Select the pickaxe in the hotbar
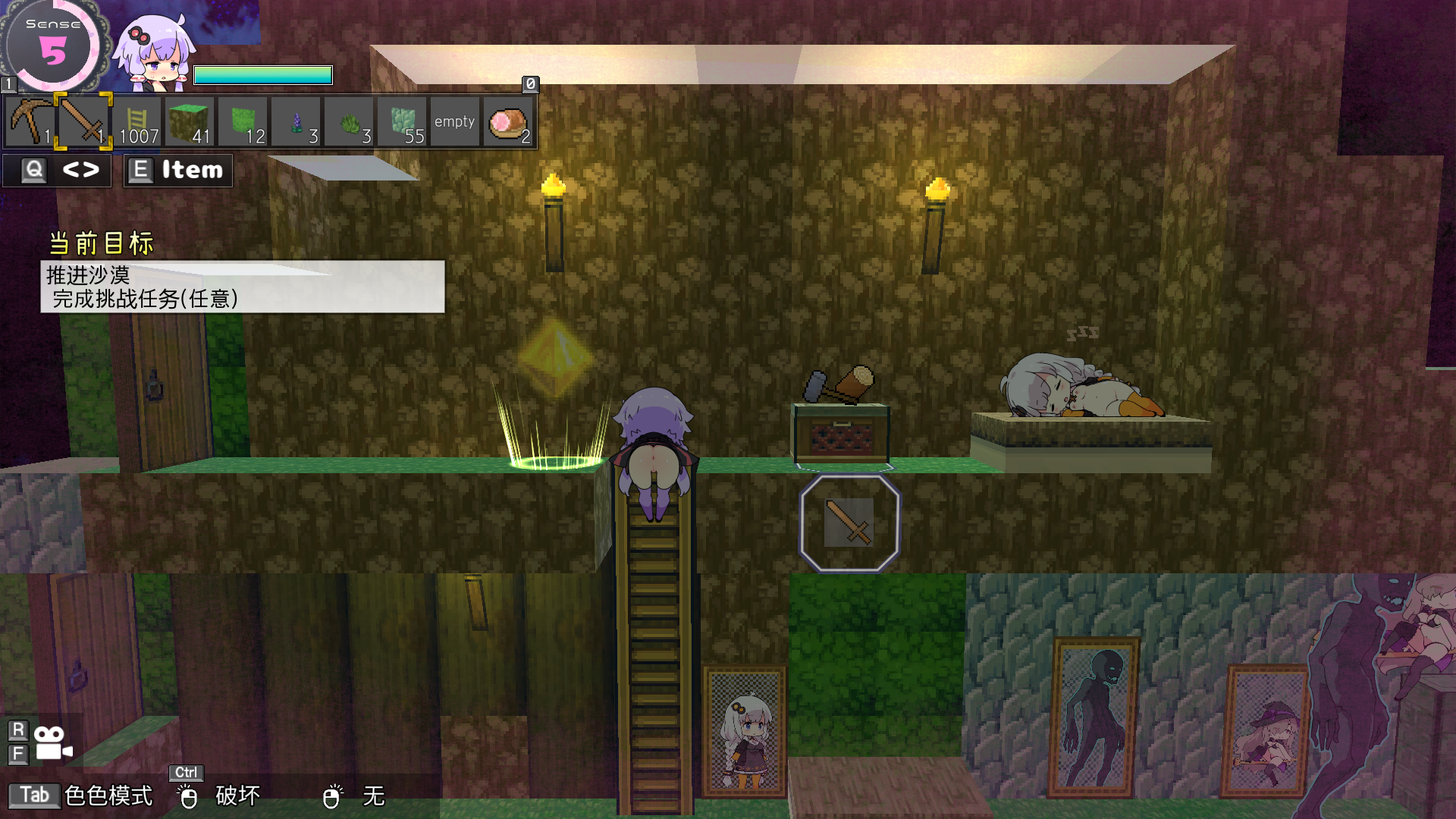This screenshot has width=1456, height=819. click(30, 121)
